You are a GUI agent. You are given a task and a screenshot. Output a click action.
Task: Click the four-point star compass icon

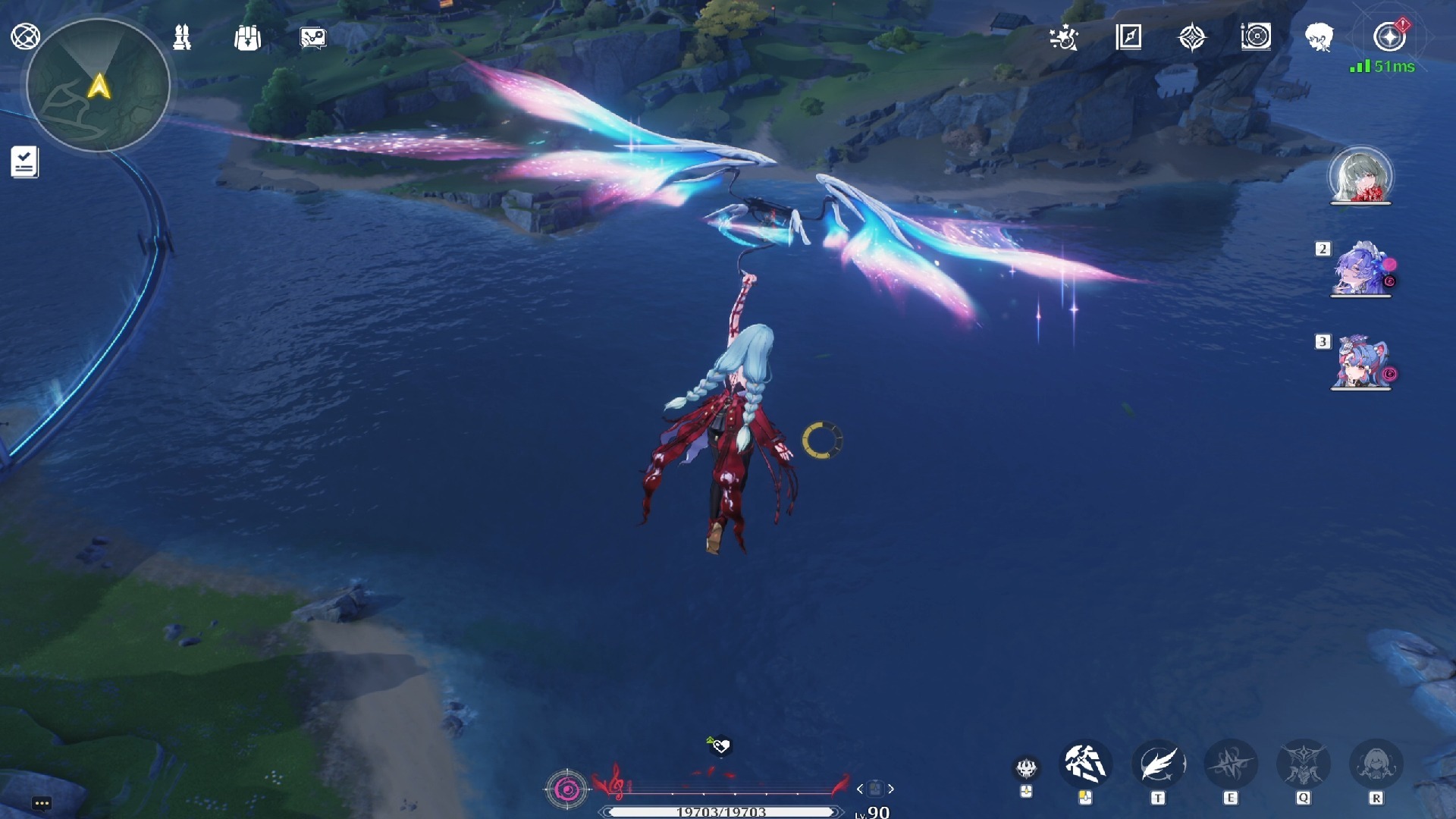(x=1192, y=37)
